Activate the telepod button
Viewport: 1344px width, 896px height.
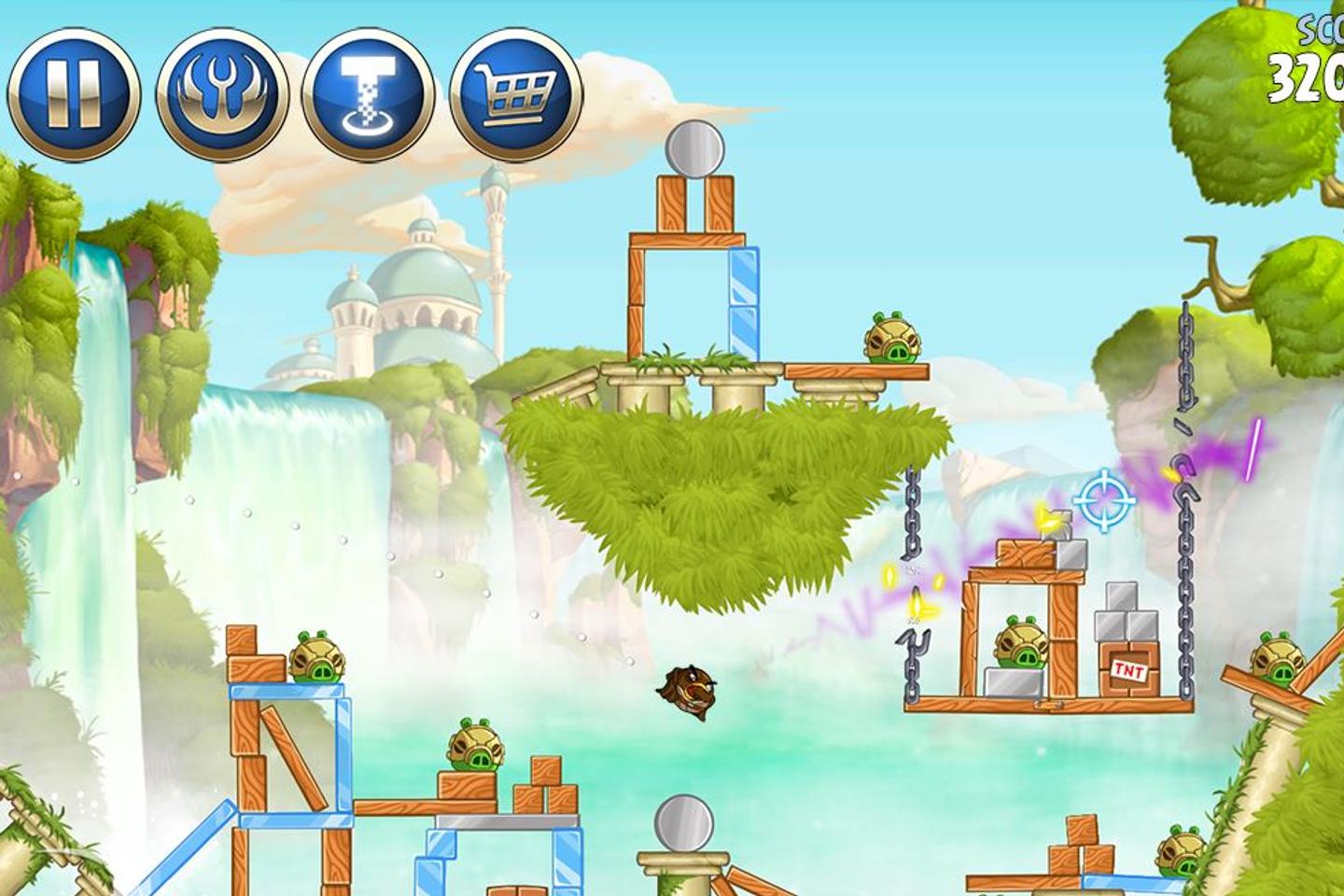pos(369,94)
